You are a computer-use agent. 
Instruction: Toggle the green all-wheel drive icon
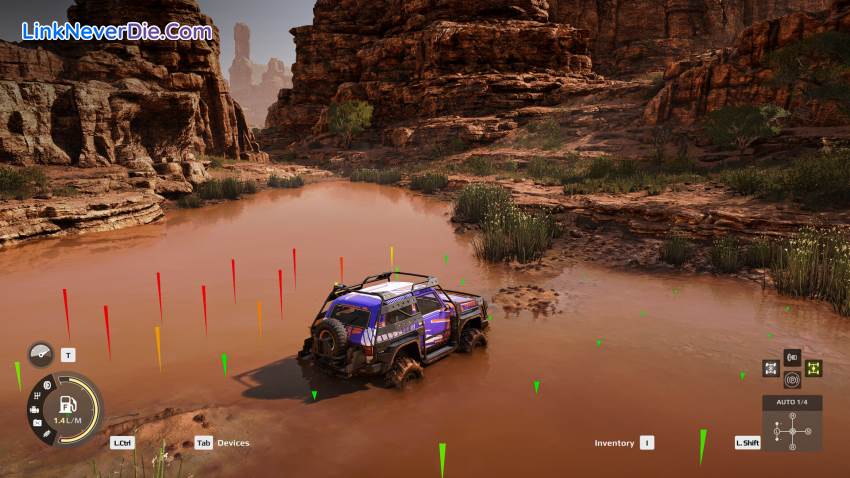813,368
